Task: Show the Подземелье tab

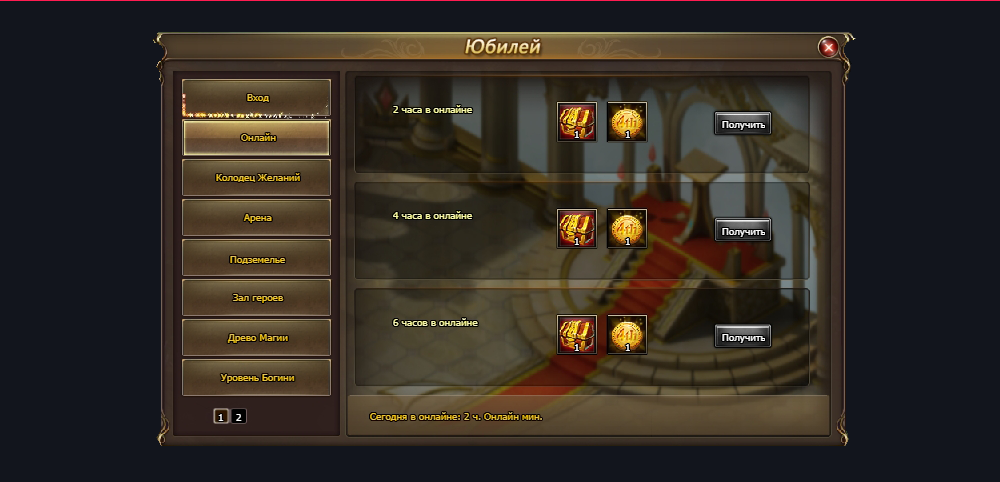Action: [x=257, y=258]
